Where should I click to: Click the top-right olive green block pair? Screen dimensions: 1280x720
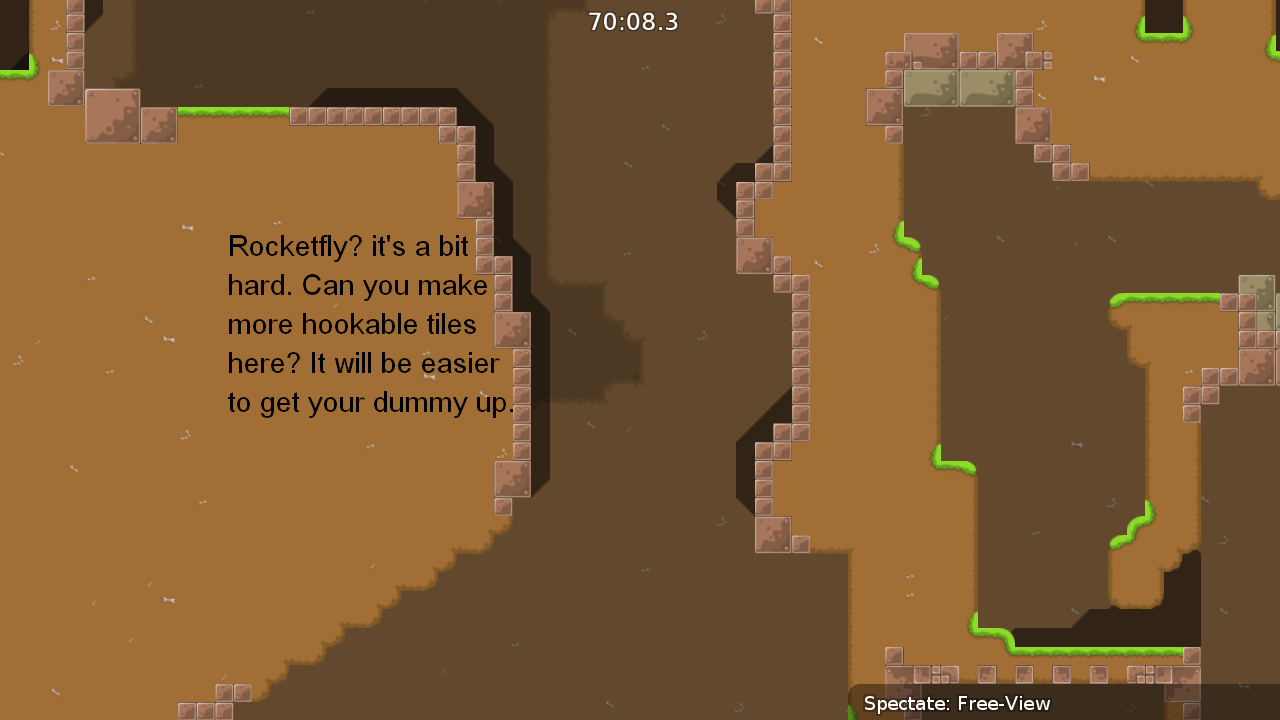click(x=958, y=89)
